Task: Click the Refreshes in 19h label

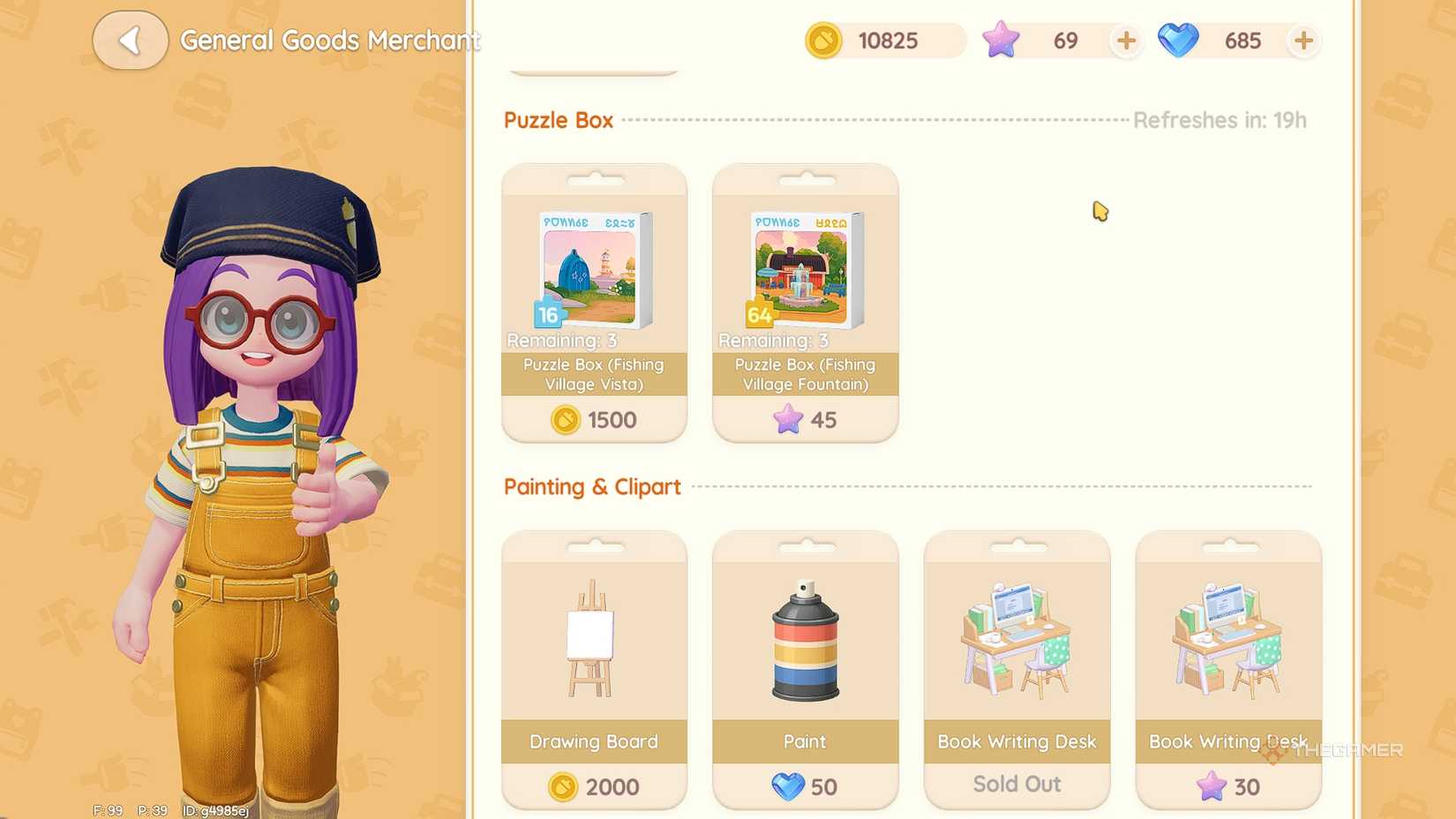Action: point(1220,120)
